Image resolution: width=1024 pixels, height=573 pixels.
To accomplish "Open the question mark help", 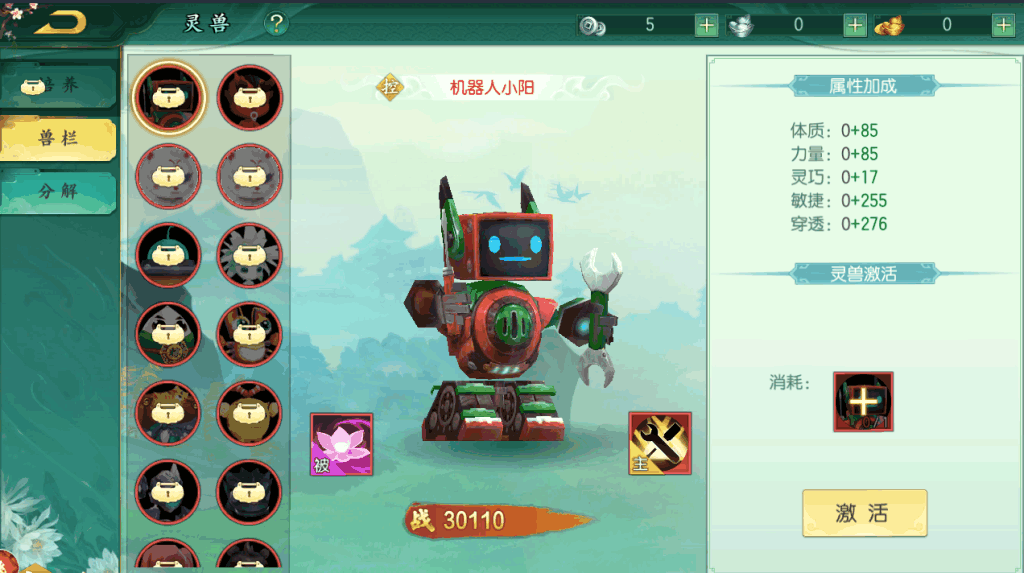I will coord(277,24).
